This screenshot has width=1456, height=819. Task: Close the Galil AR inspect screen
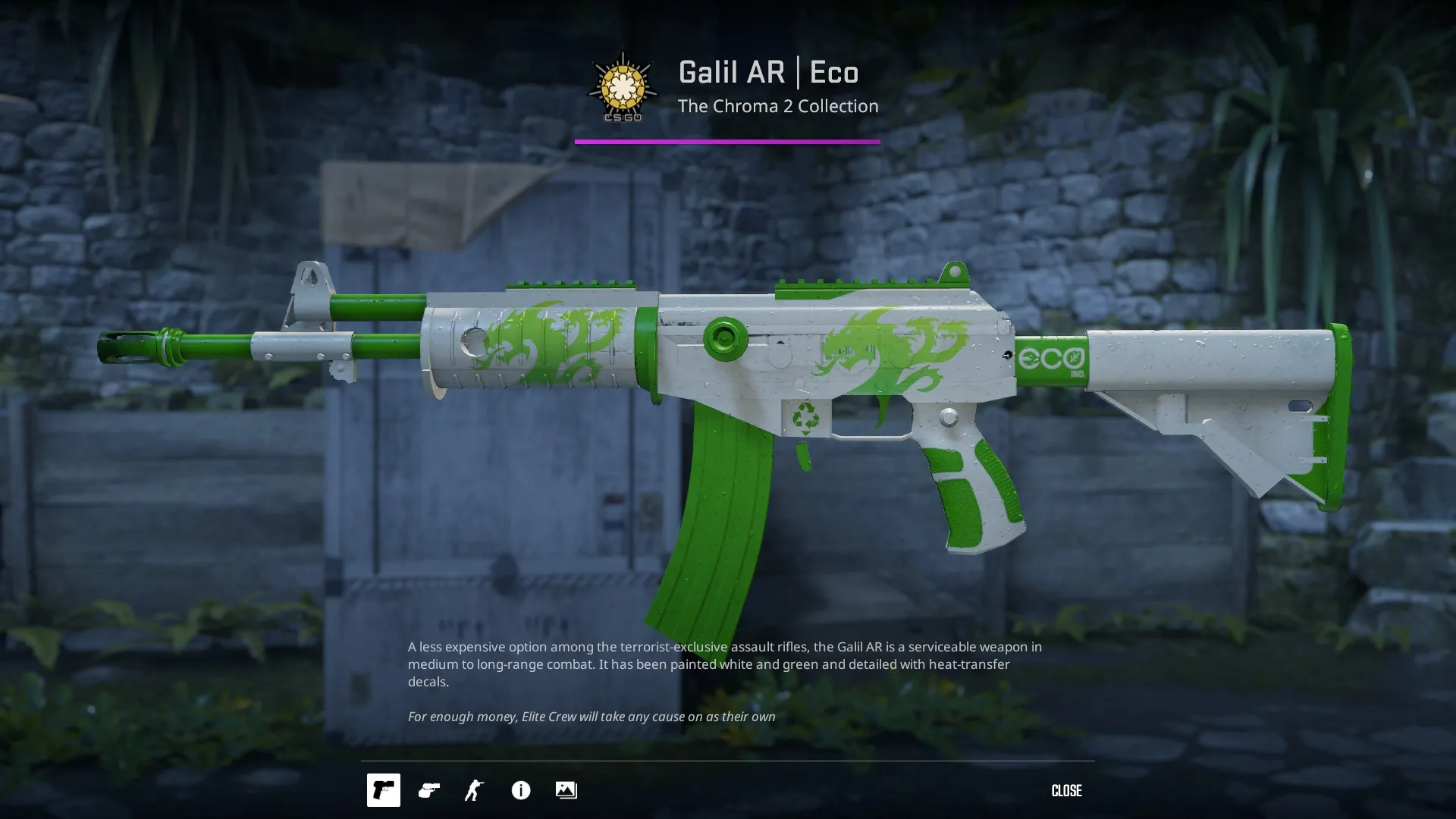pyautogui.click(x=1066, y=790)
